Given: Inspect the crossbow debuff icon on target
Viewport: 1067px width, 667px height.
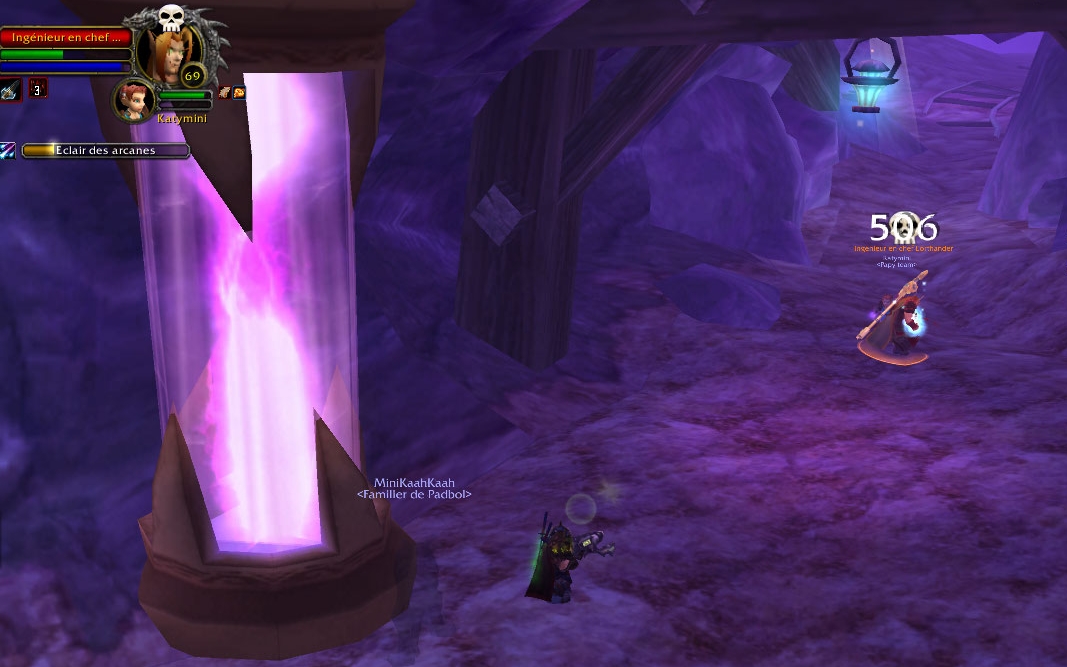Looking at the screenshot, I should pyautogui.click(x=9, y=88).
